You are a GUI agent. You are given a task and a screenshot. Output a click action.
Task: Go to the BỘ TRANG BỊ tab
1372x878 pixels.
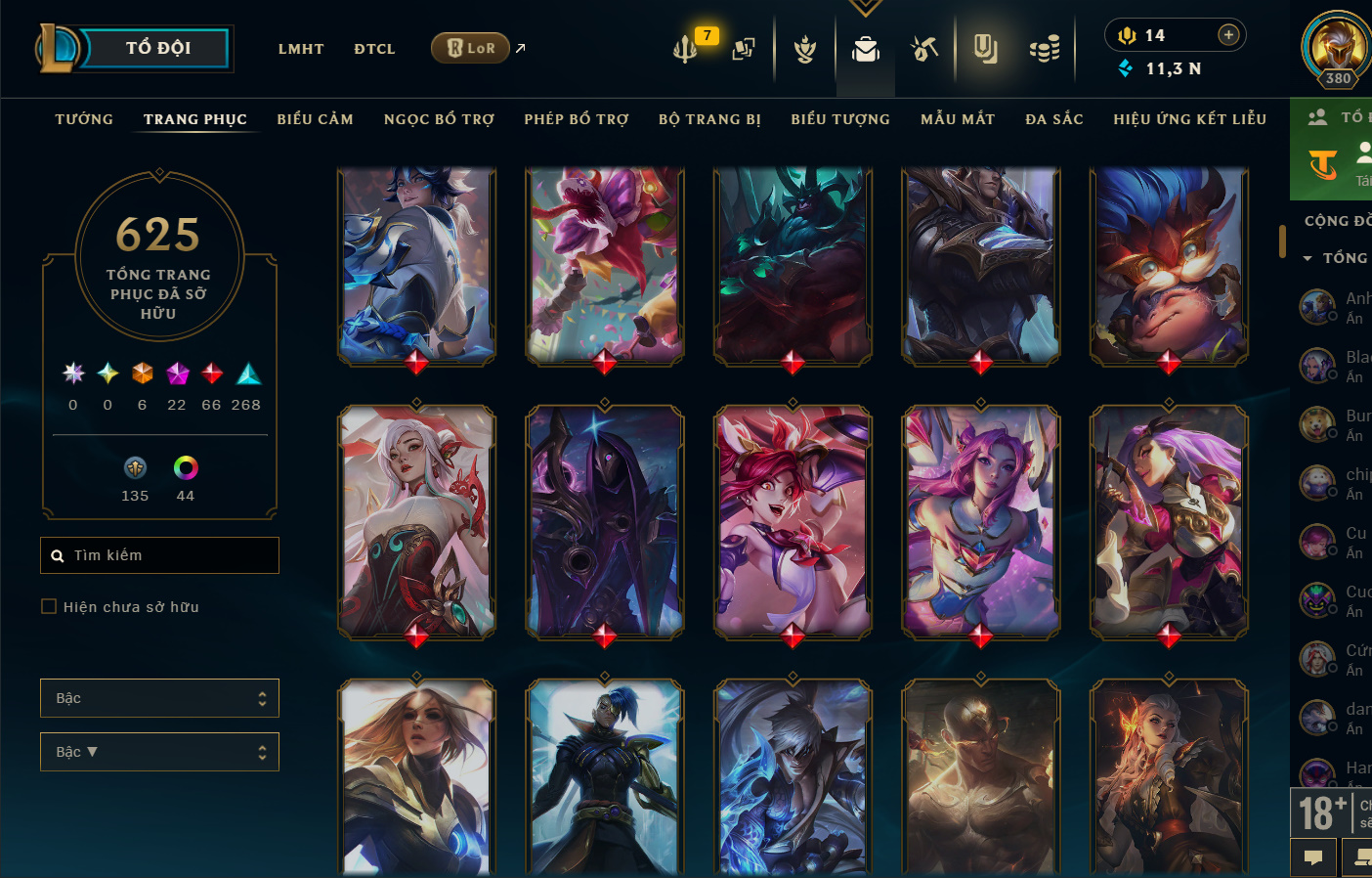coord(709,119)
